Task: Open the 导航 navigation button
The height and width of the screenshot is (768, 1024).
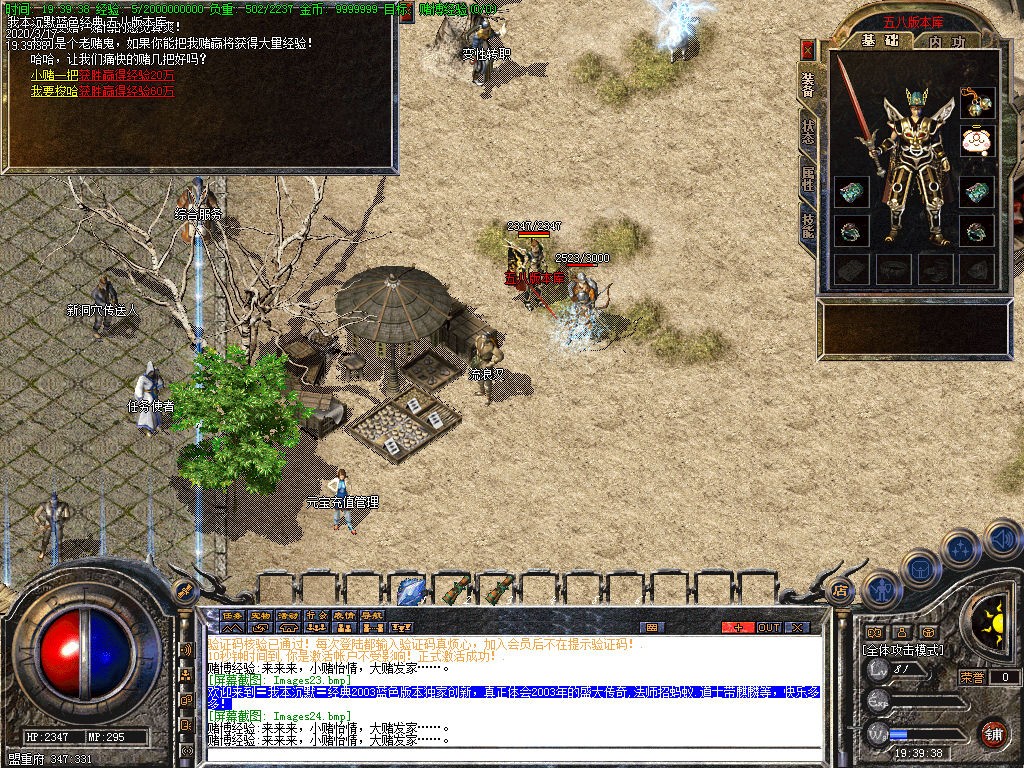Action: point(372,615)
